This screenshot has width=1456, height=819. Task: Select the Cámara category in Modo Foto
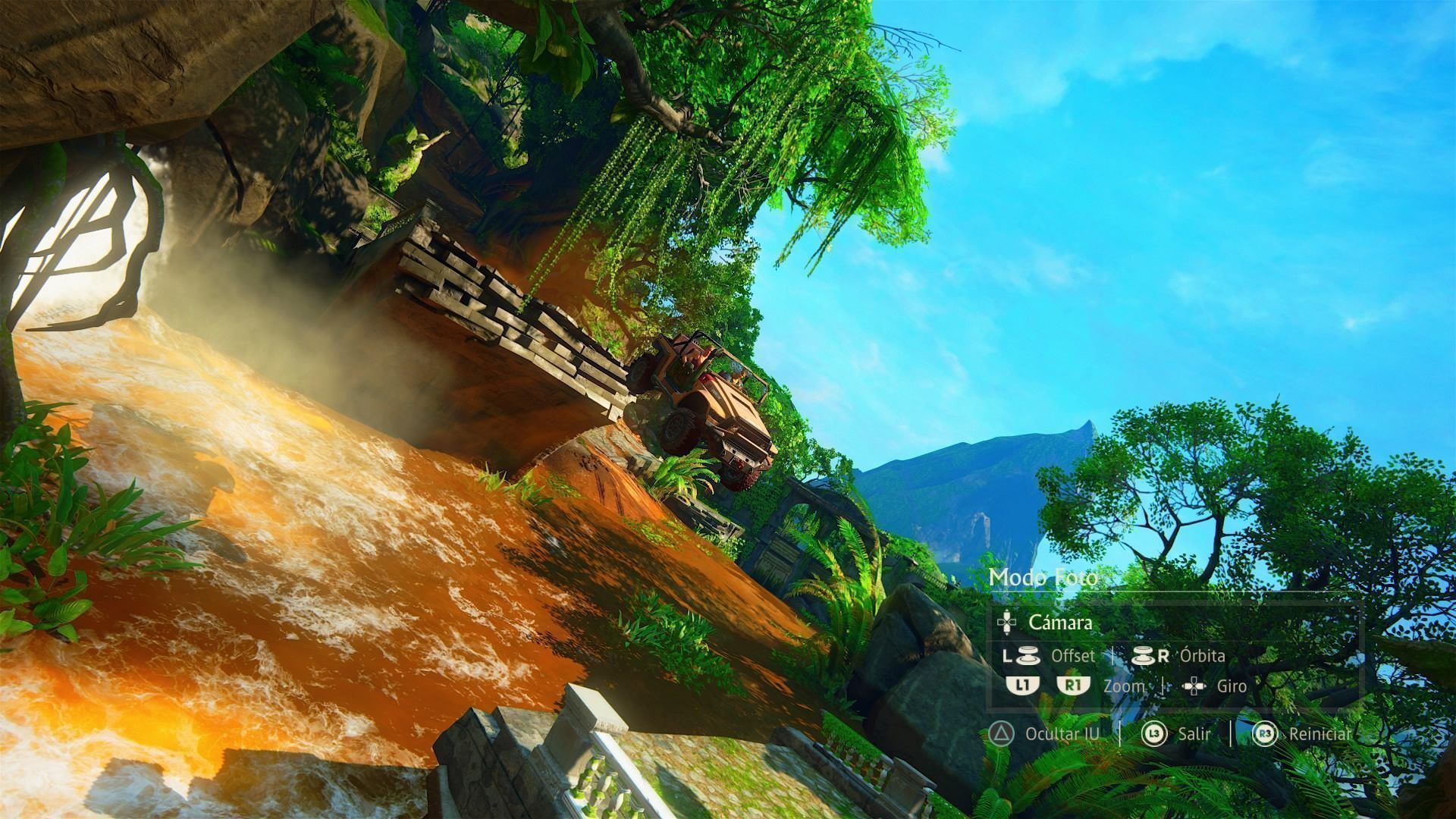pos(1059,623)
